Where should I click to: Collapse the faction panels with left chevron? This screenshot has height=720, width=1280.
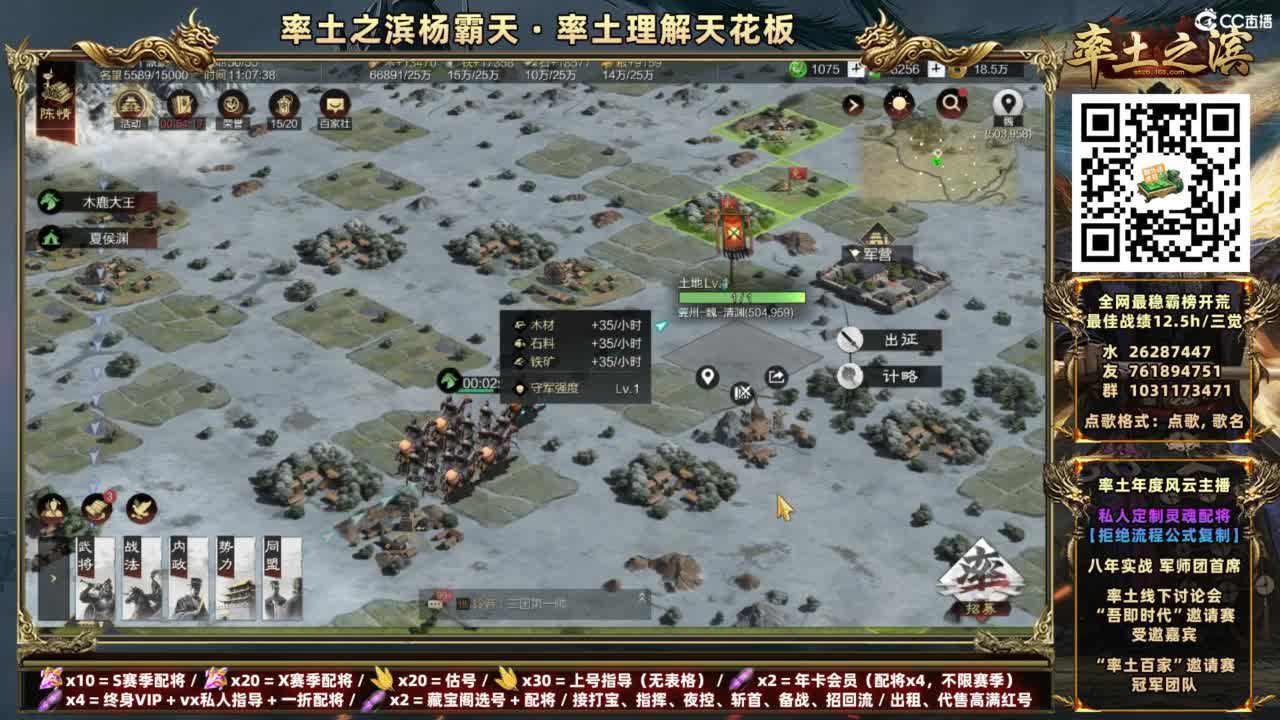click(52, 578)
